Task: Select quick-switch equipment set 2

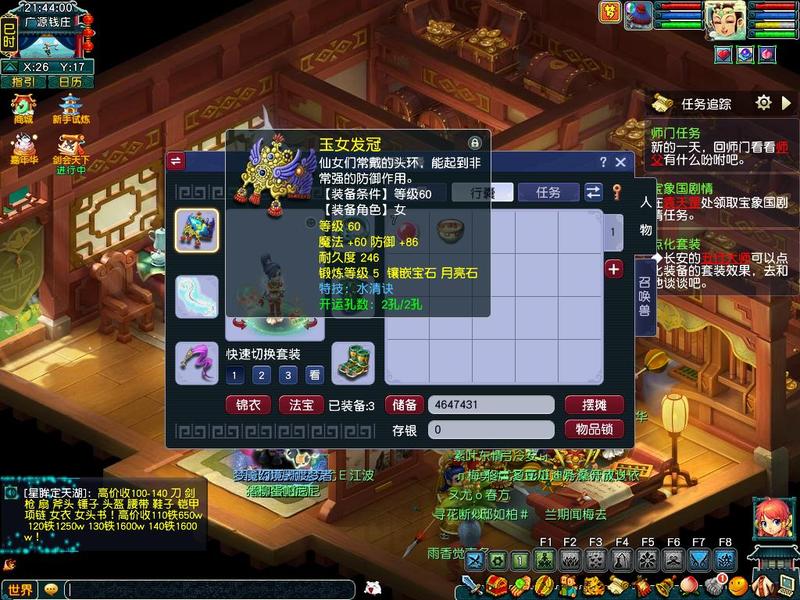Action: click(261, 375)
